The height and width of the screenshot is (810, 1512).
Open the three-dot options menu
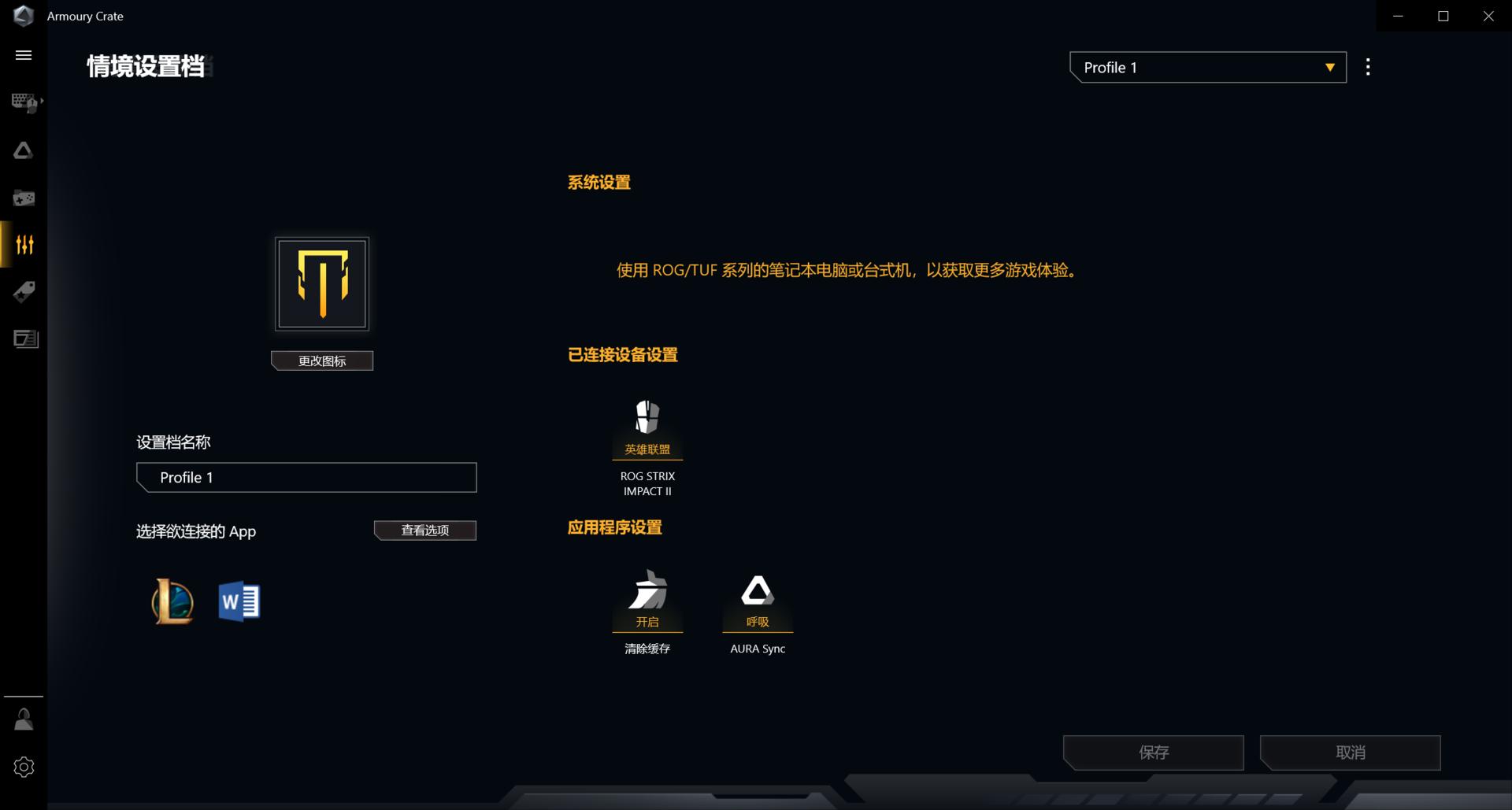coord(1369,67)
